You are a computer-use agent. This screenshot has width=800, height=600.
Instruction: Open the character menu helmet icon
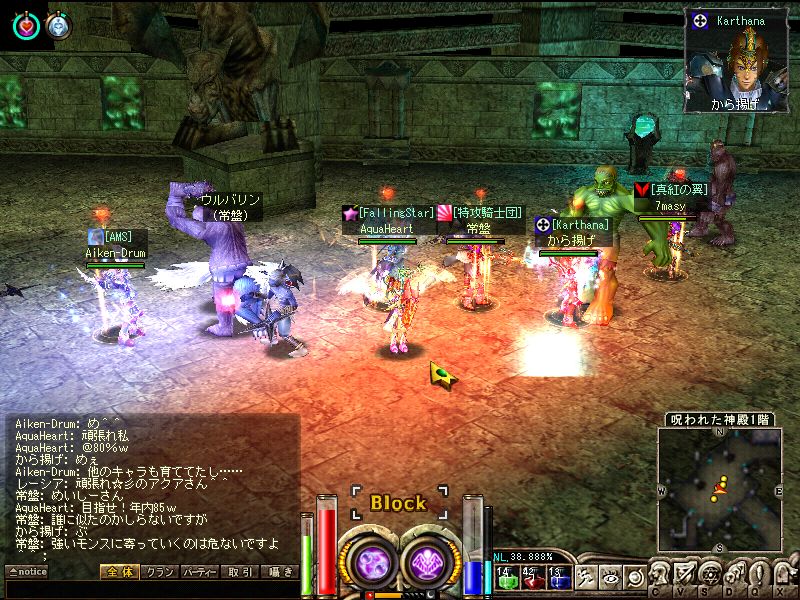(x=662, y=573)
